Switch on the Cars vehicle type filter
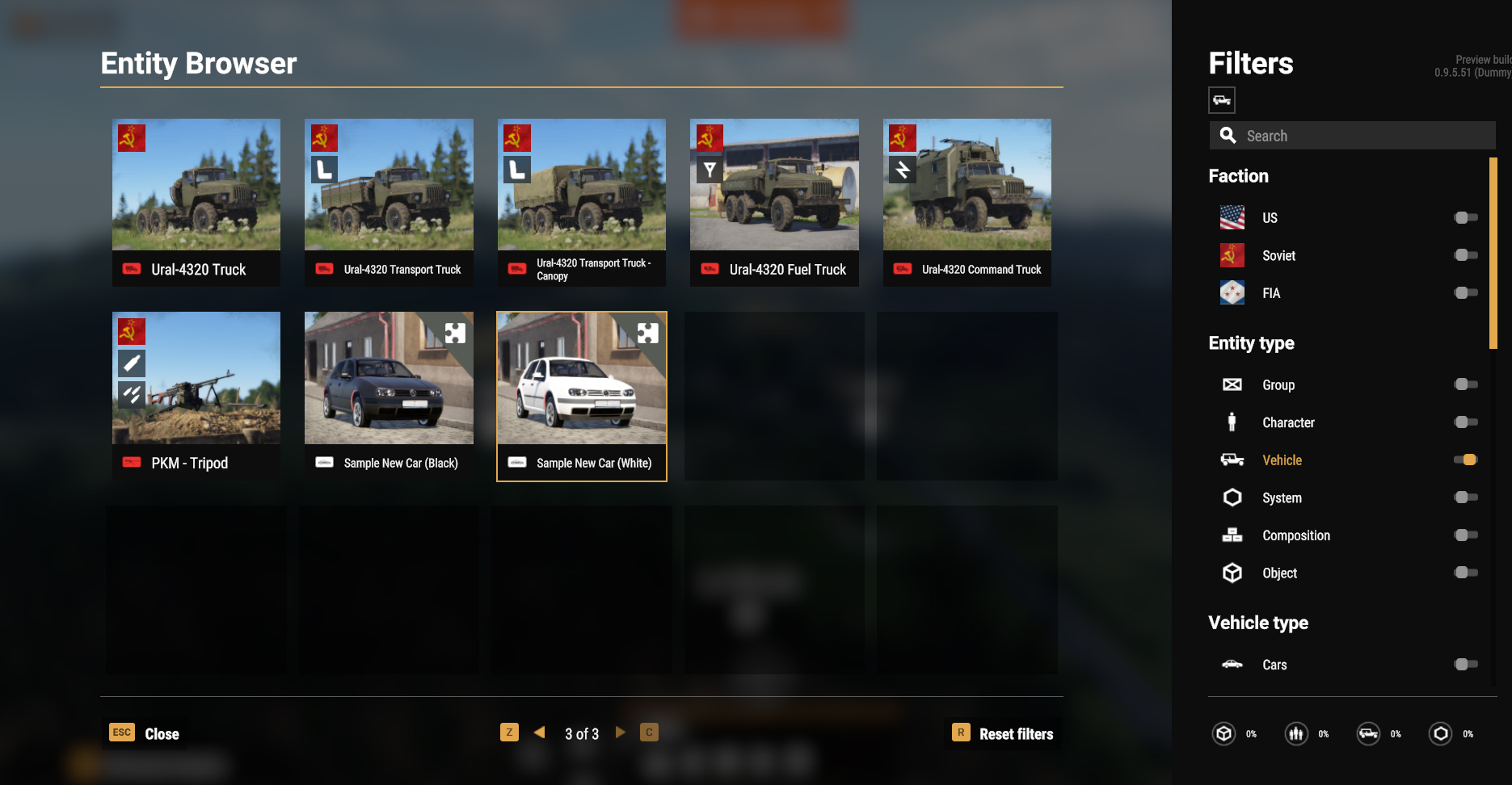Image resolution: width=1512 pixels, height=785 pixels. 1465,664
